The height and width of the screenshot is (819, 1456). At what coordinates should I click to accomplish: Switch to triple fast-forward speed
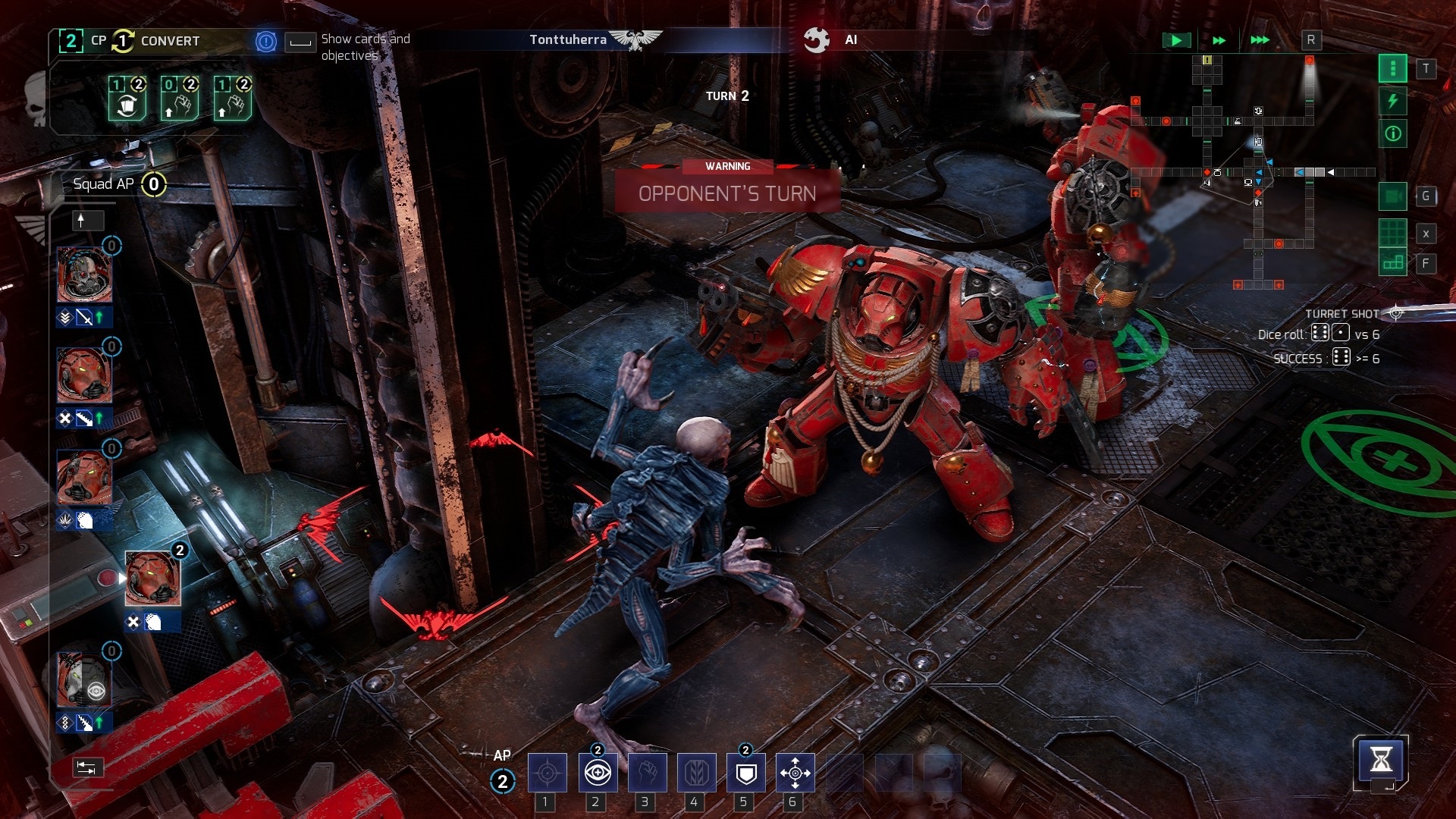(1260, 40)
